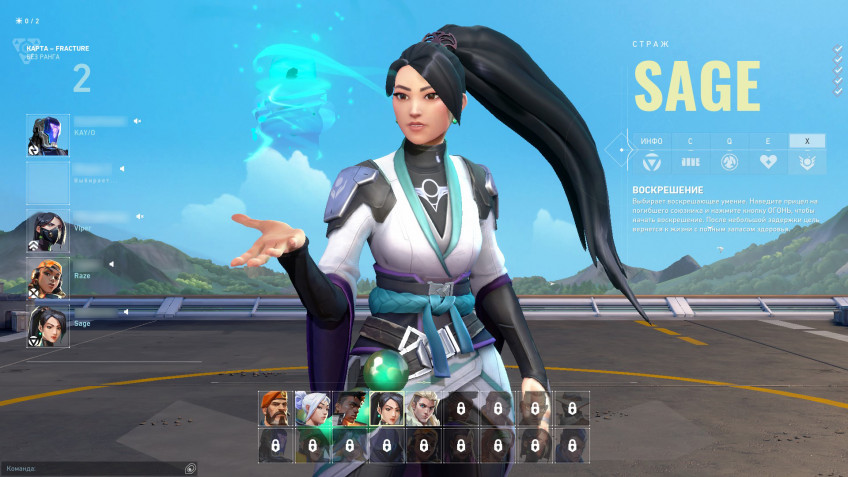The width and height of the screenshot is (848, 477).
Task: Click the KAY/O teammate portrait
Action: tap(48, 135)
